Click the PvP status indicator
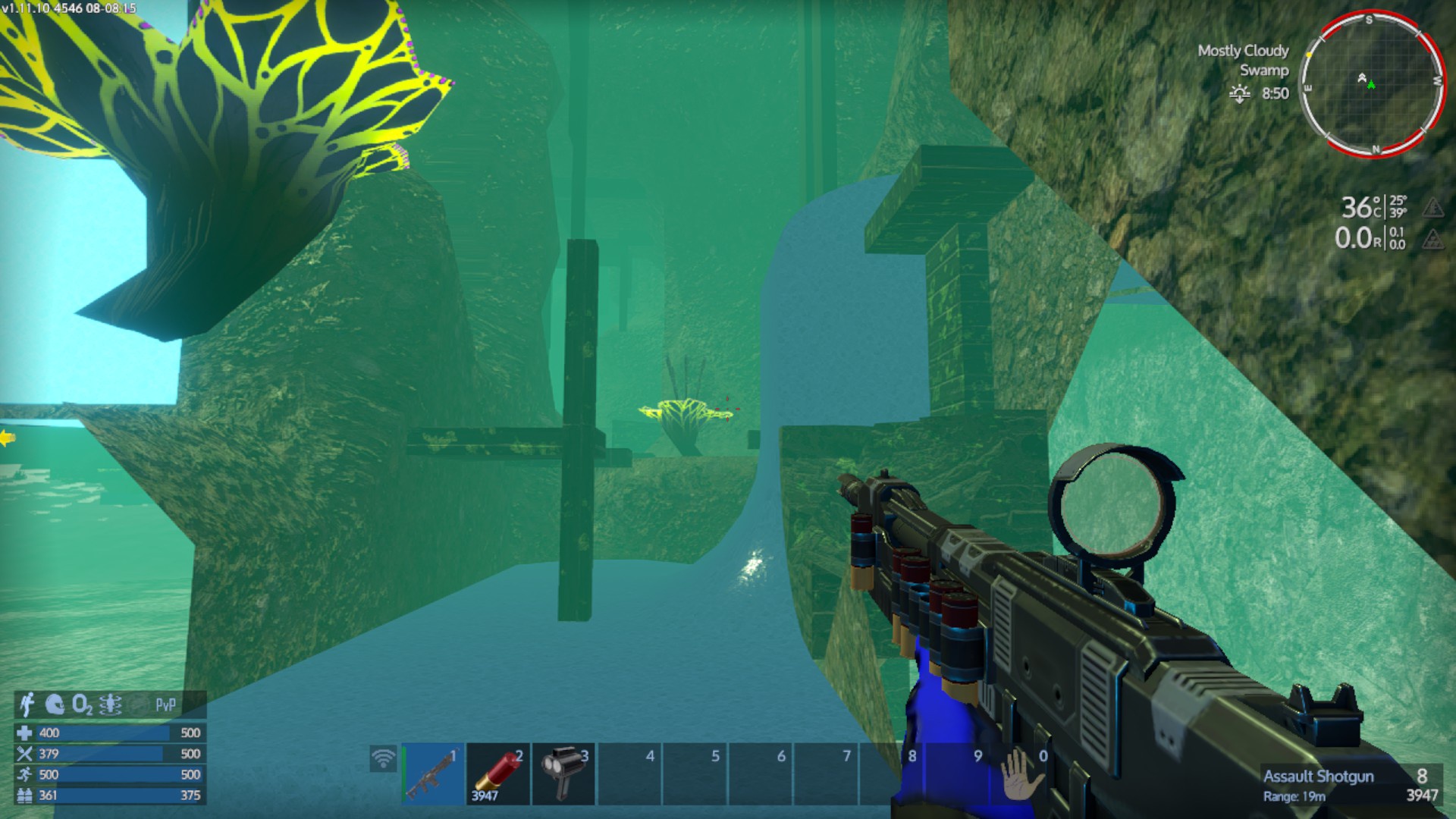Screen dimensions: 1456x819 [165, 705]
